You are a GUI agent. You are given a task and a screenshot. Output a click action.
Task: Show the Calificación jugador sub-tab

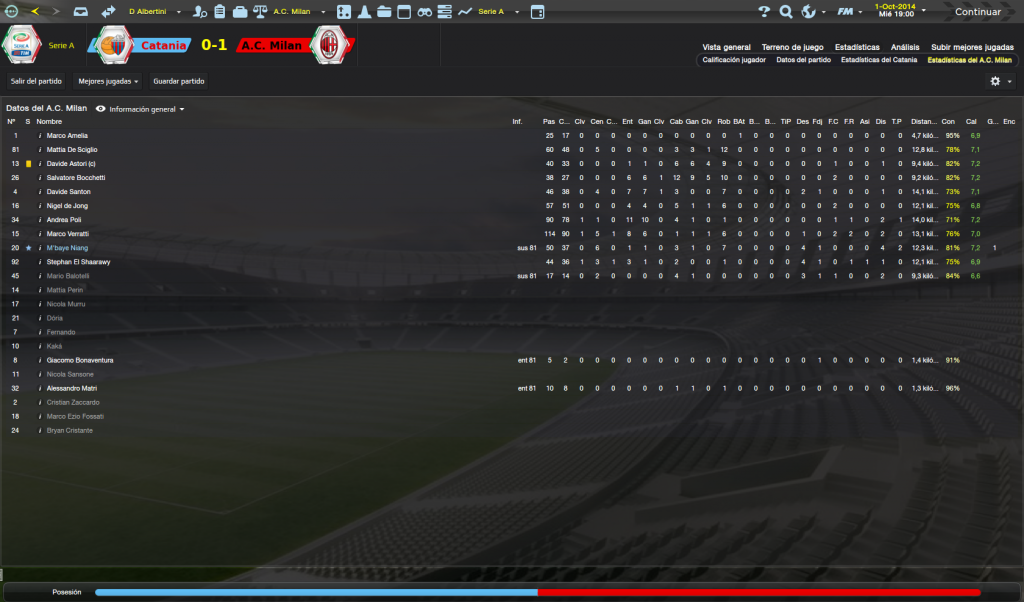[734, 60]
